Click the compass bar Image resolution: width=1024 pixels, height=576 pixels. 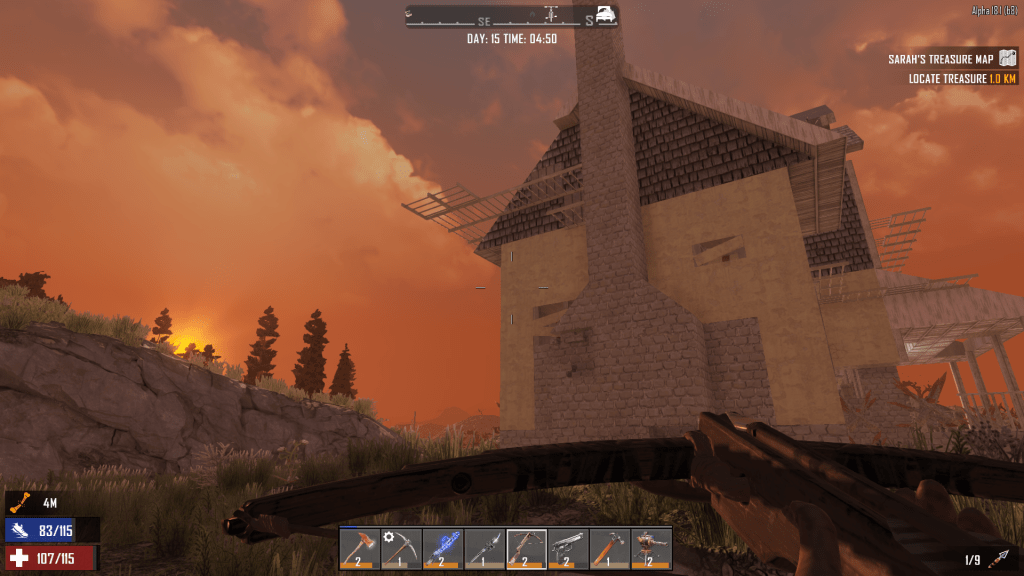500,17
